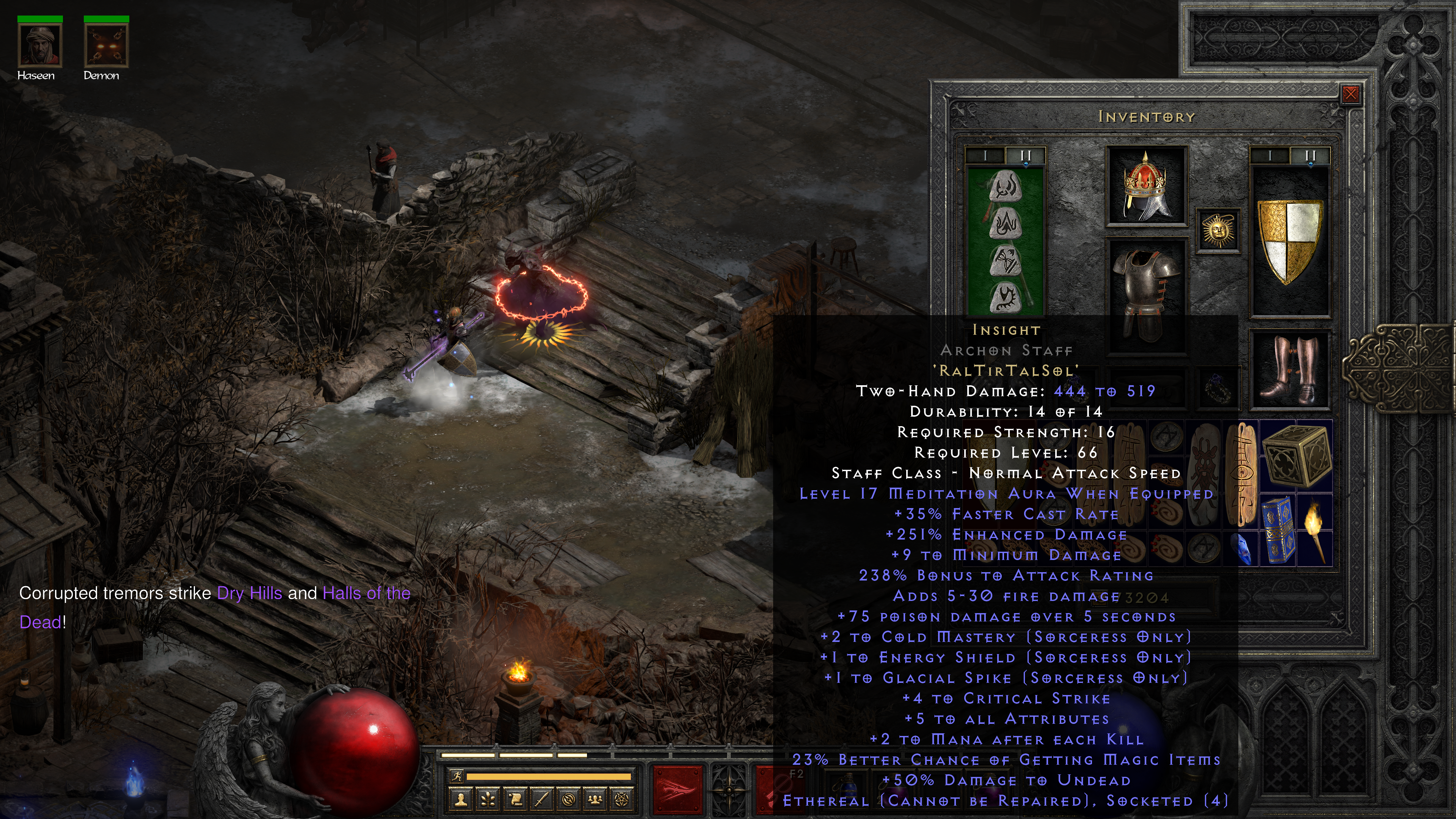
Task: Choose the gold and white shield slot
Action: [1290, 240]
